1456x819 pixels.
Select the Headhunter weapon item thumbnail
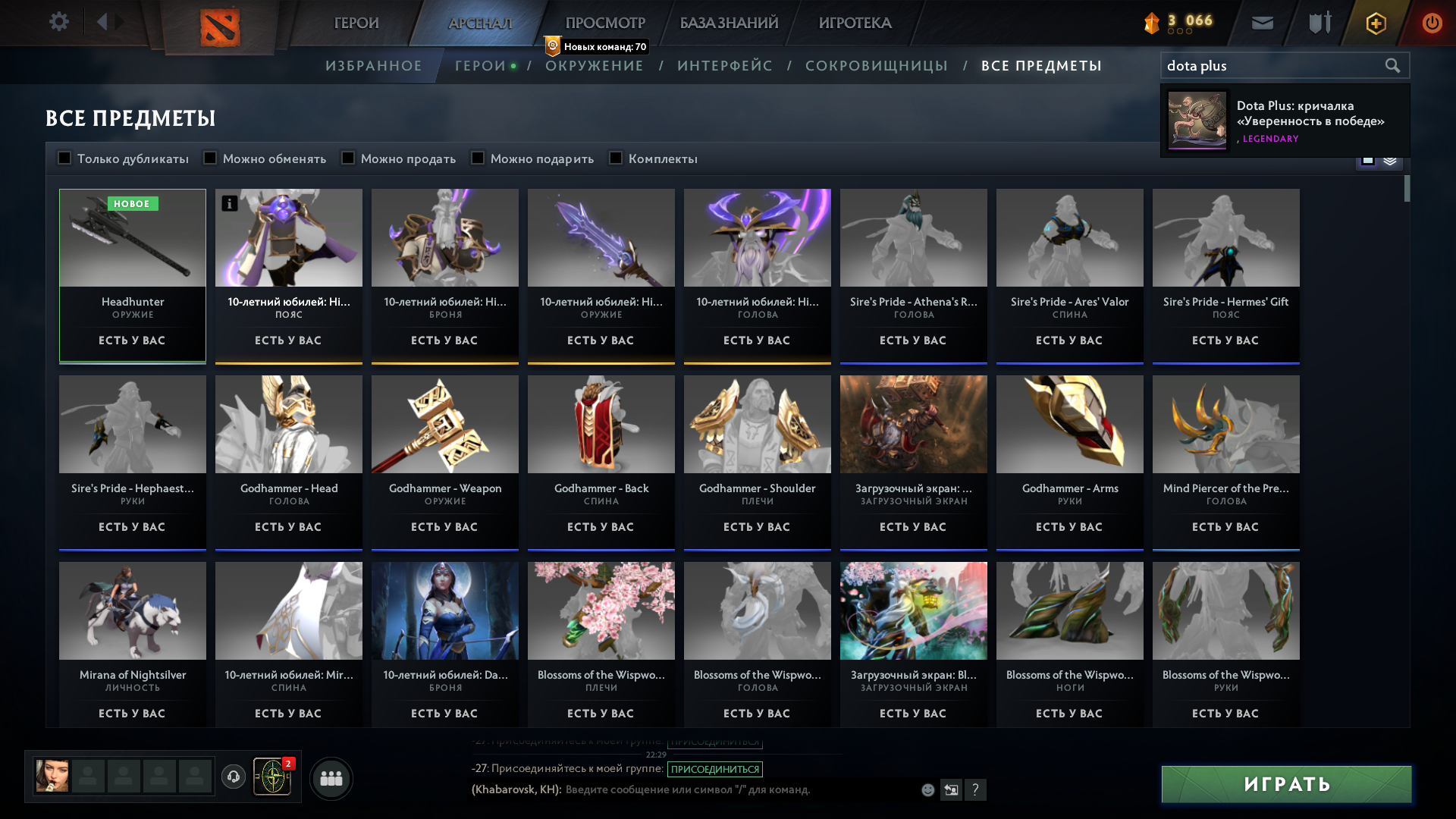pos(132,237)
